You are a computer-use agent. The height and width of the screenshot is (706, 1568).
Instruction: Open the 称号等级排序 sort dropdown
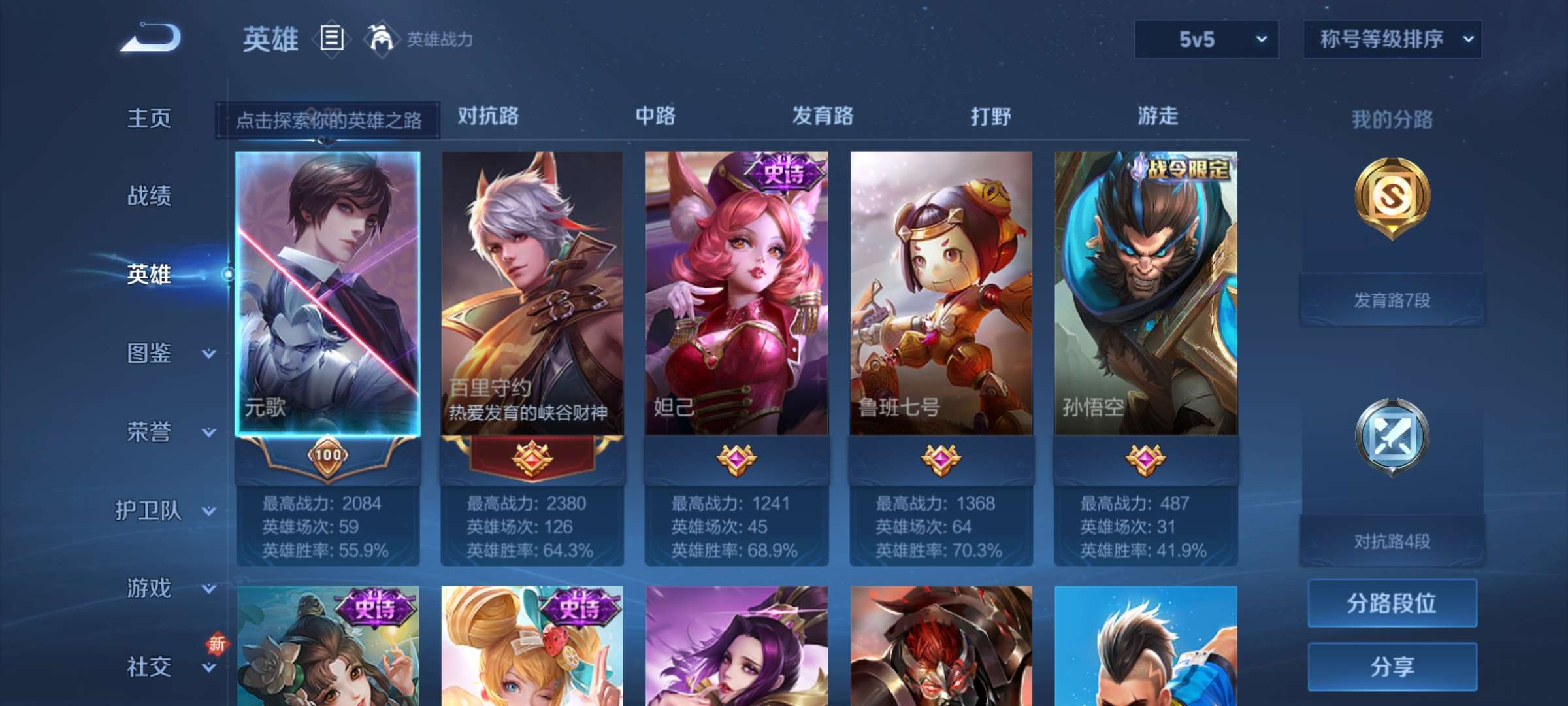[1391, 39]
